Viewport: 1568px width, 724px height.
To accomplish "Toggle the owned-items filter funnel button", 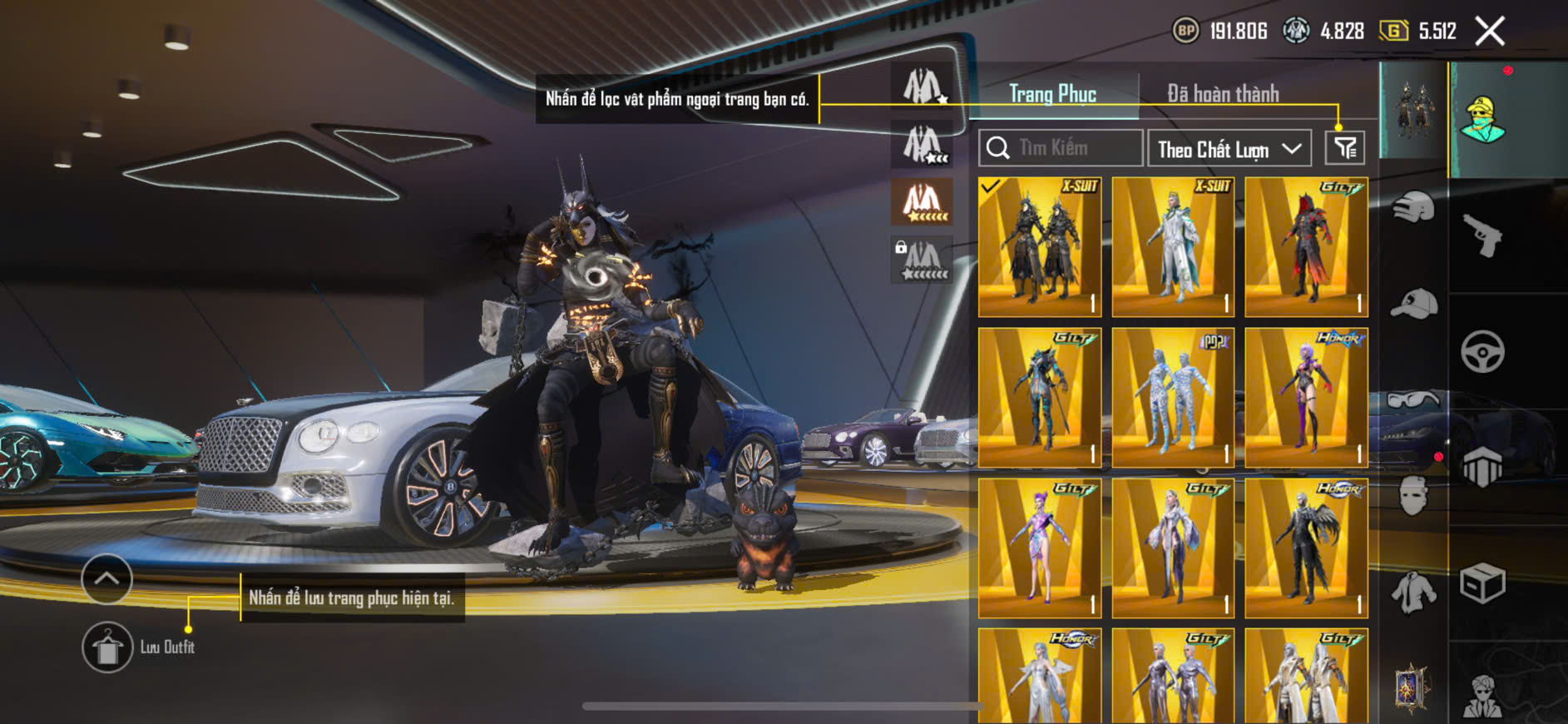I will tap(1344, 148).
